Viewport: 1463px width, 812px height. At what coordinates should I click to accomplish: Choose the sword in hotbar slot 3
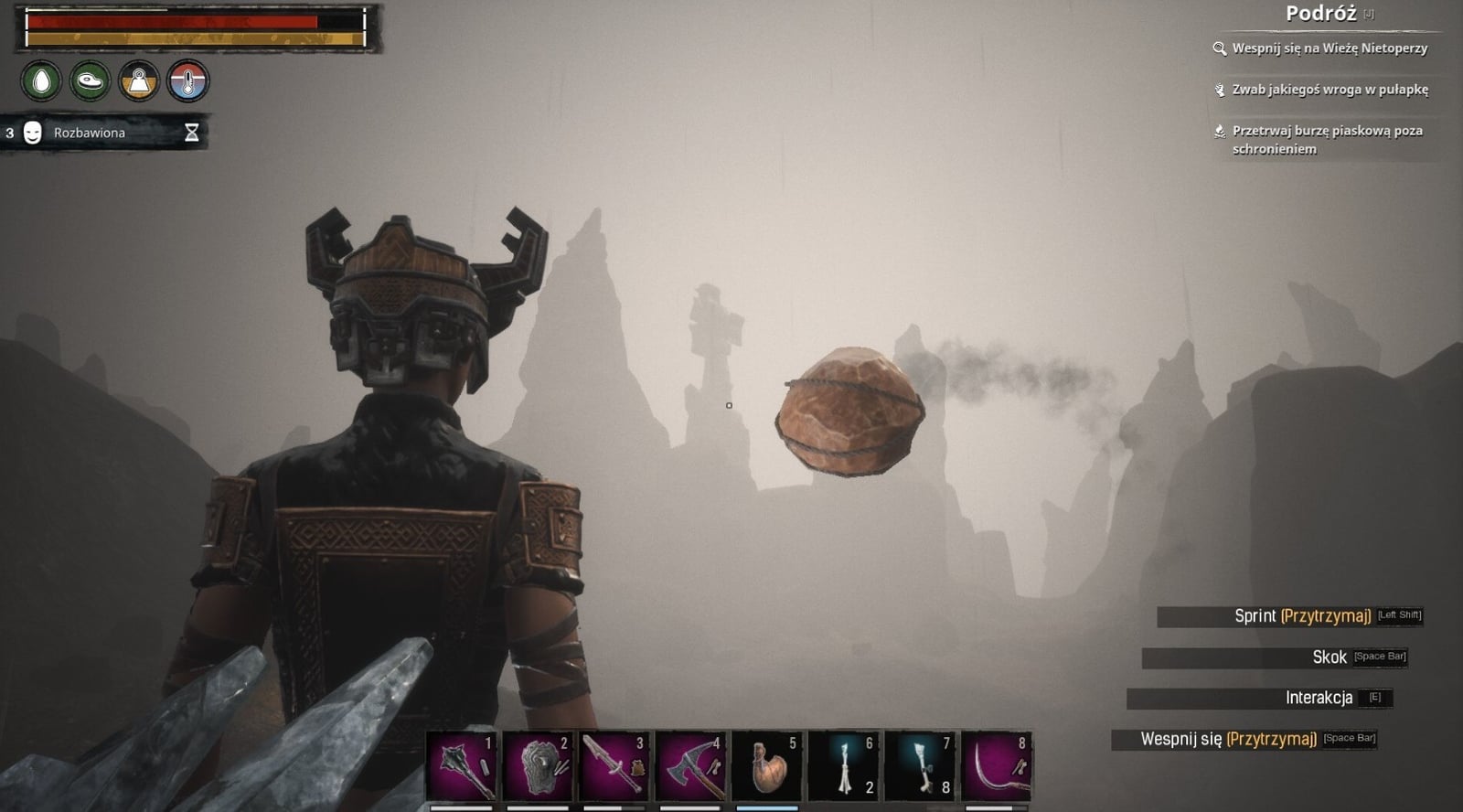tap(614, 766)
